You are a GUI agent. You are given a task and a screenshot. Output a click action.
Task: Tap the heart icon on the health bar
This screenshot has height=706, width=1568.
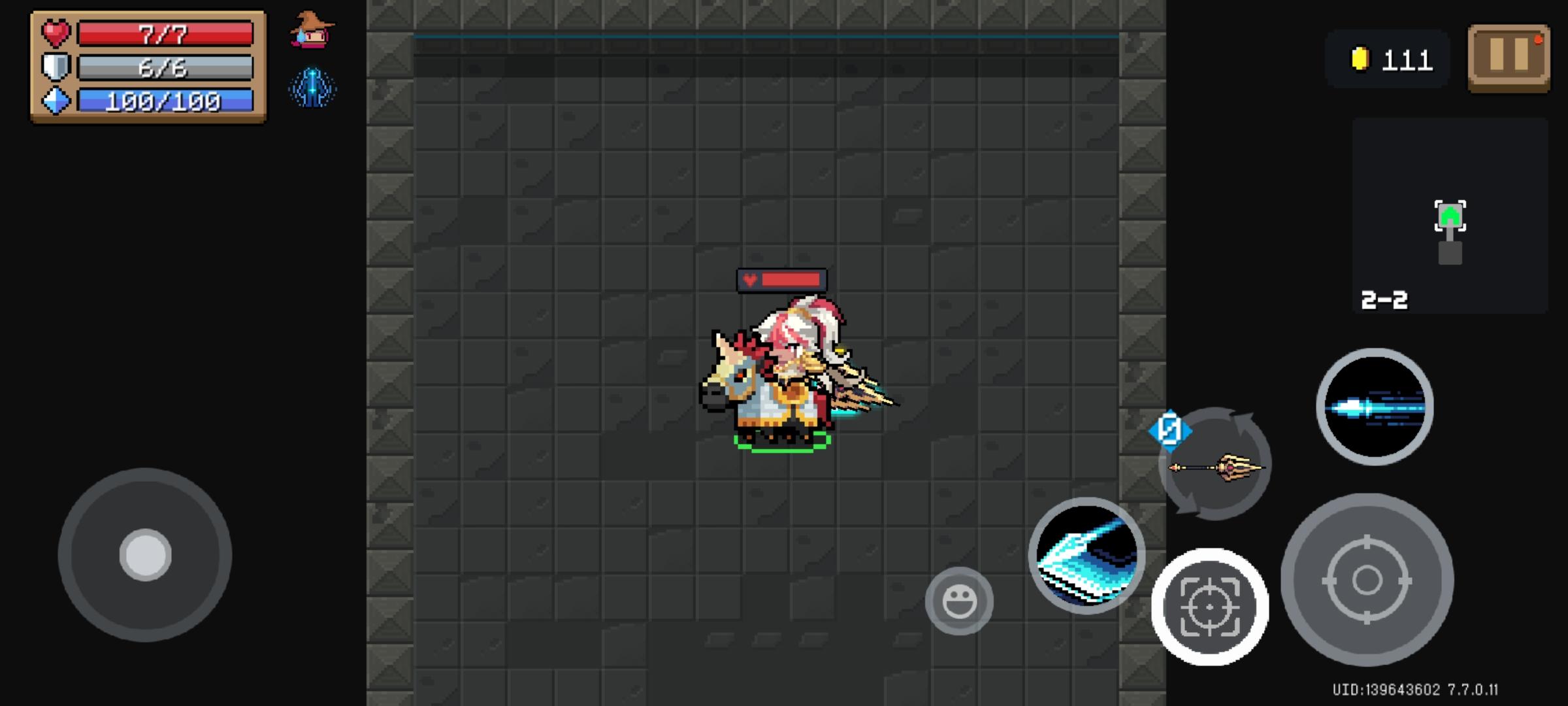pos(55,34)
